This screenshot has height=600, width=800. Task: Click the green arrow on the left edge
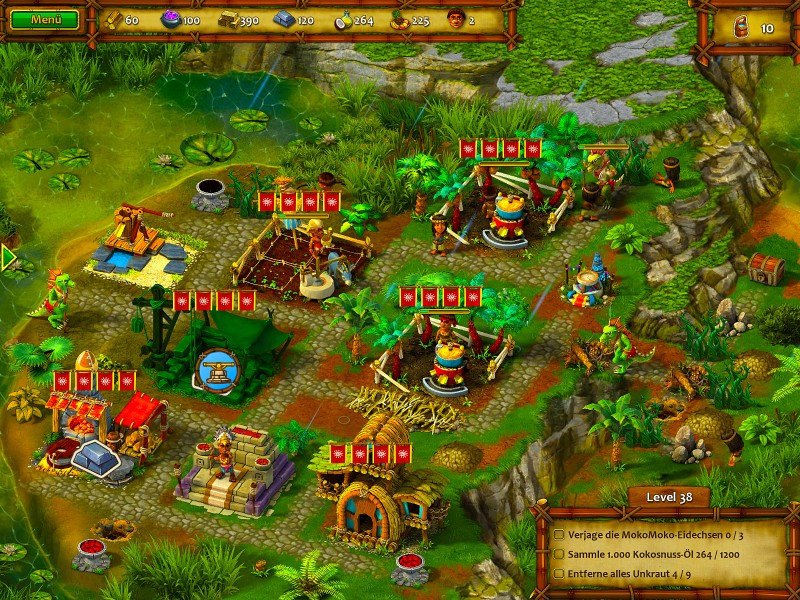click(x=9, y=258)
